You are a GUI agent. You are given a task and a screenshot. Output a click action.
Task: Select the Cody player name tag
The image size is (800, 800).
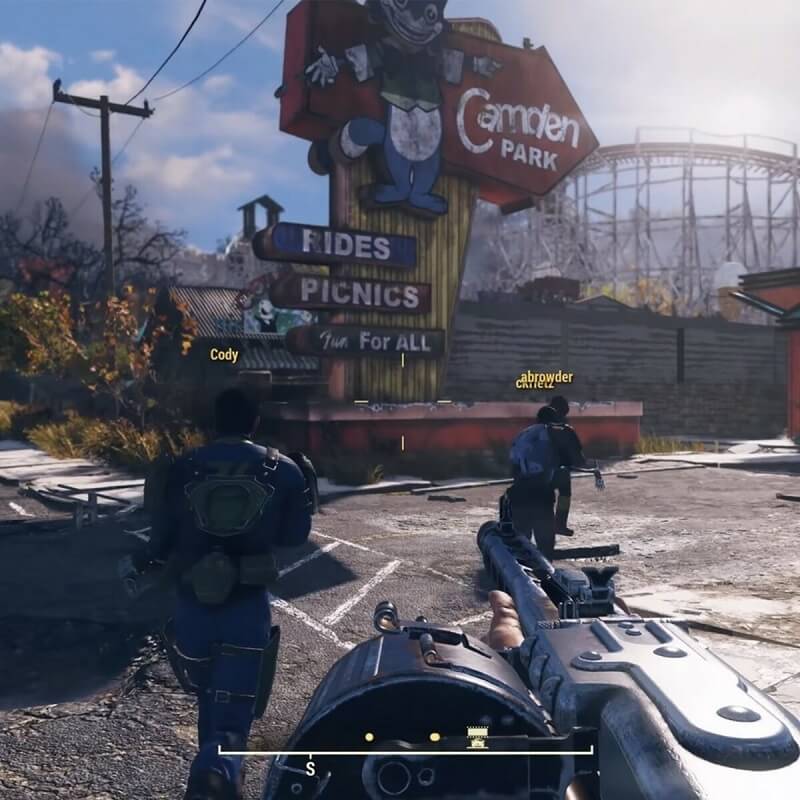223,355
